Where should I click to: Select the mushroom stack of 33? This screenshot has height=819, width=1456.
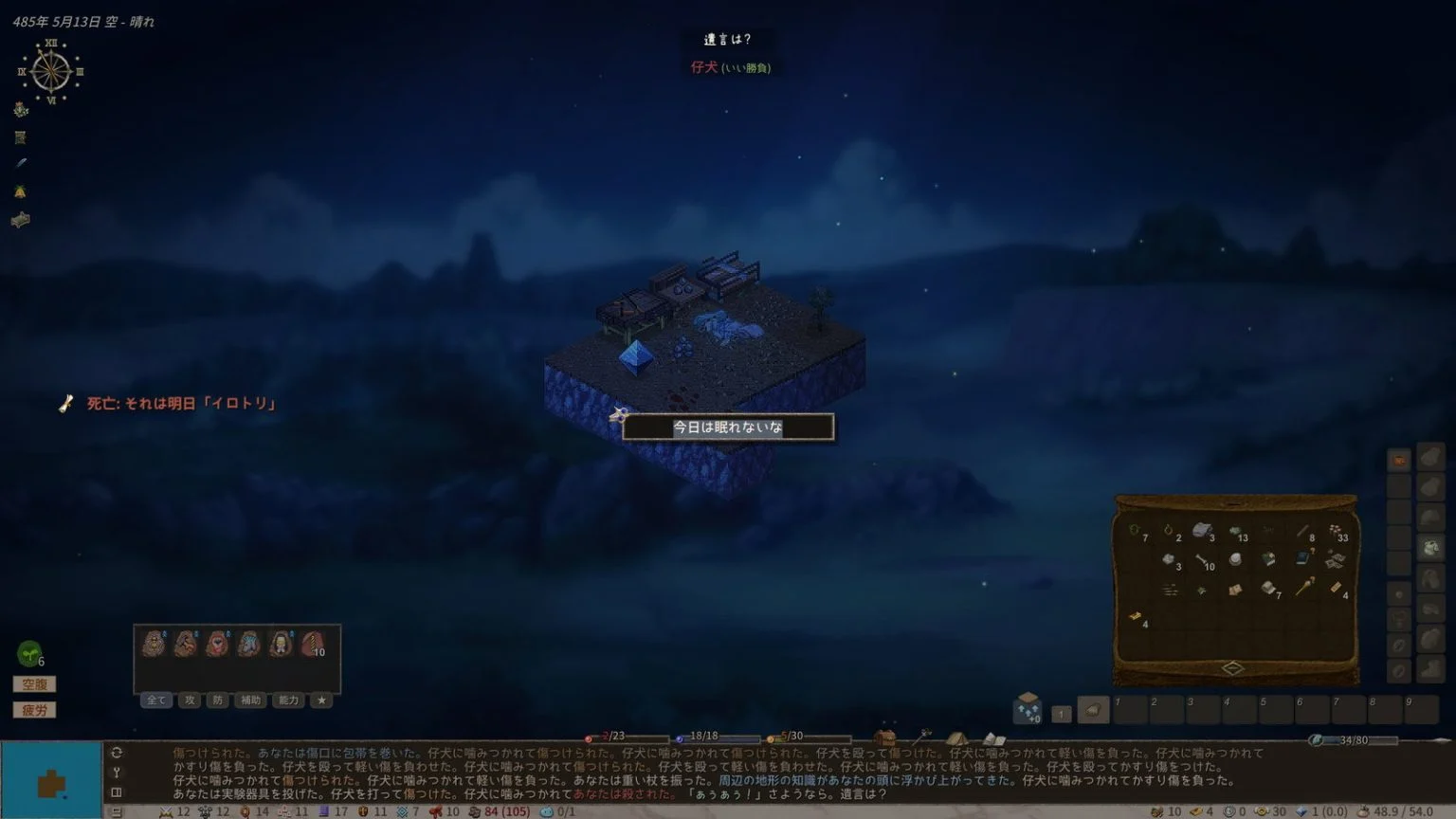coord(1336,532)
